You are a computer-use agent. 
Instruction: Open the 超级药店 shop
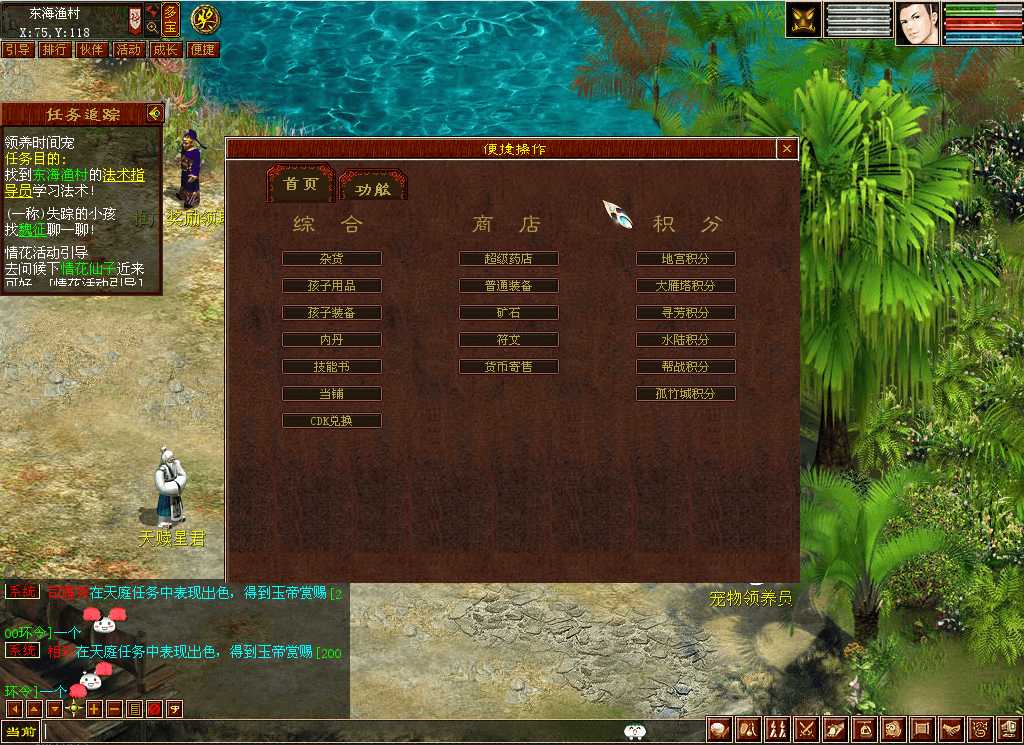click(x=509, y=259)
